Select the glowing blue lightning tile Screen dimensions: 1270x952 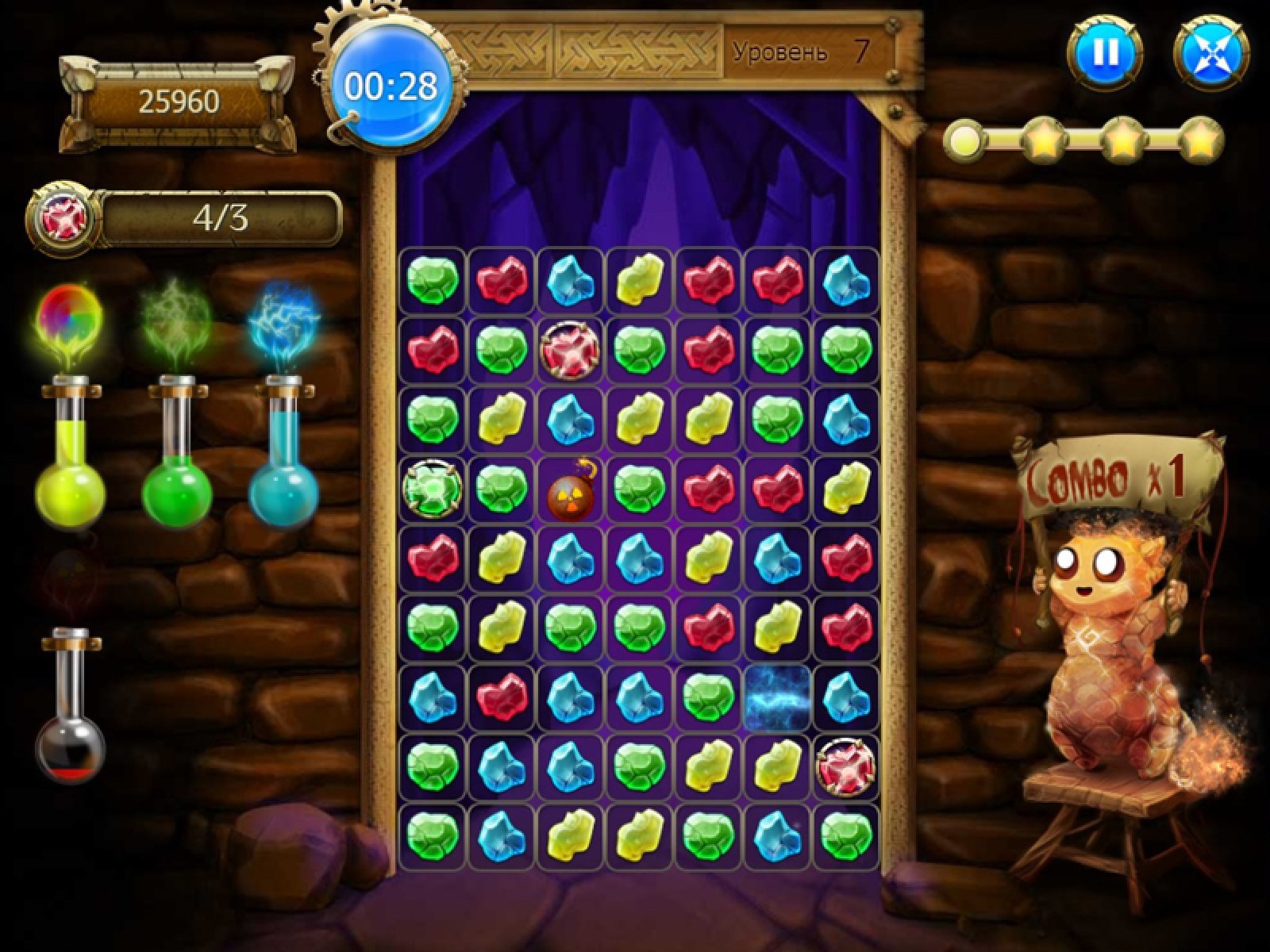[778, 698]
